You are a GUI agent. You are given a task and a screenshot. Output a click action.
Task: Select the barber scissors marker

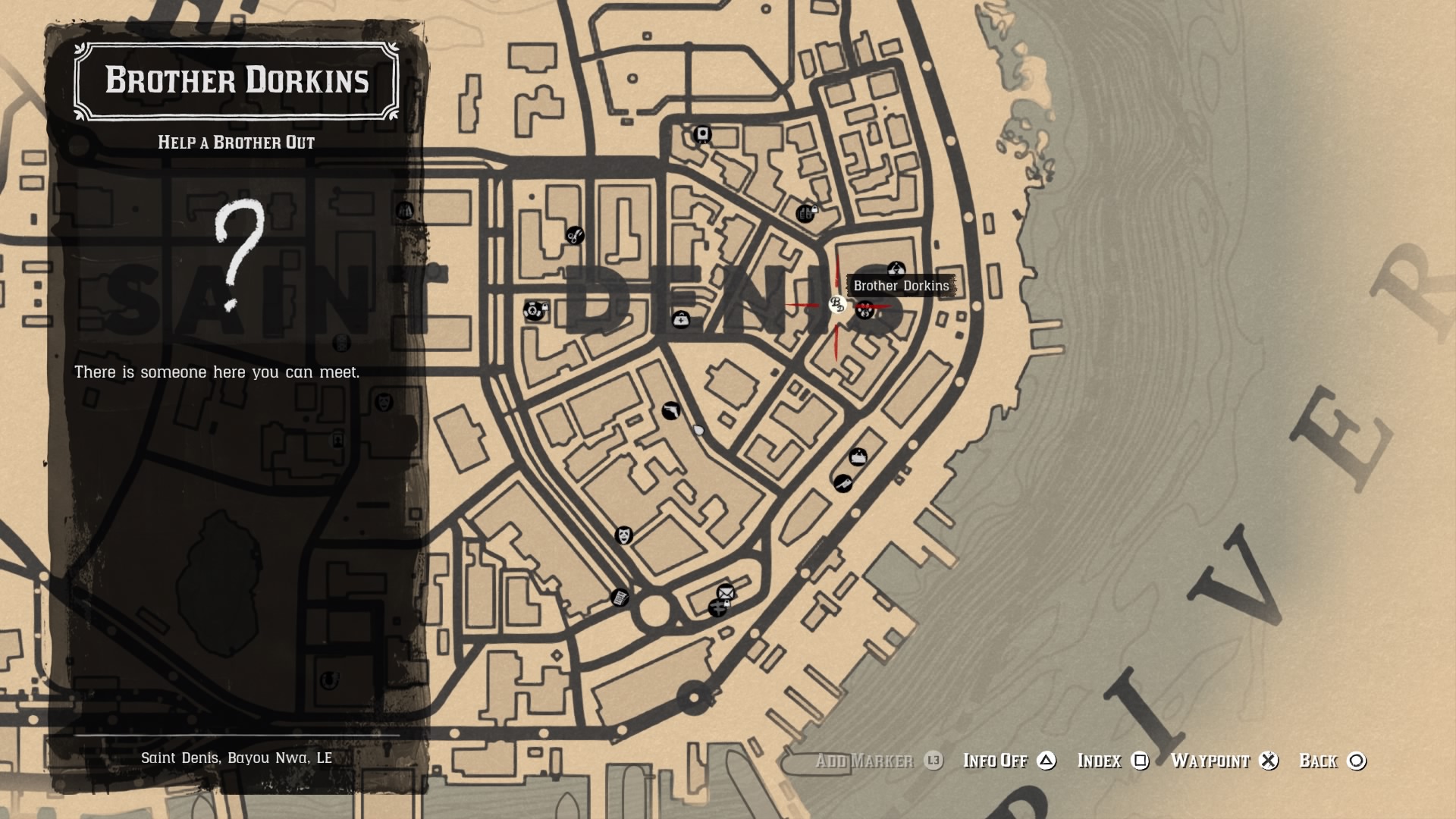[x=575, y=236]
